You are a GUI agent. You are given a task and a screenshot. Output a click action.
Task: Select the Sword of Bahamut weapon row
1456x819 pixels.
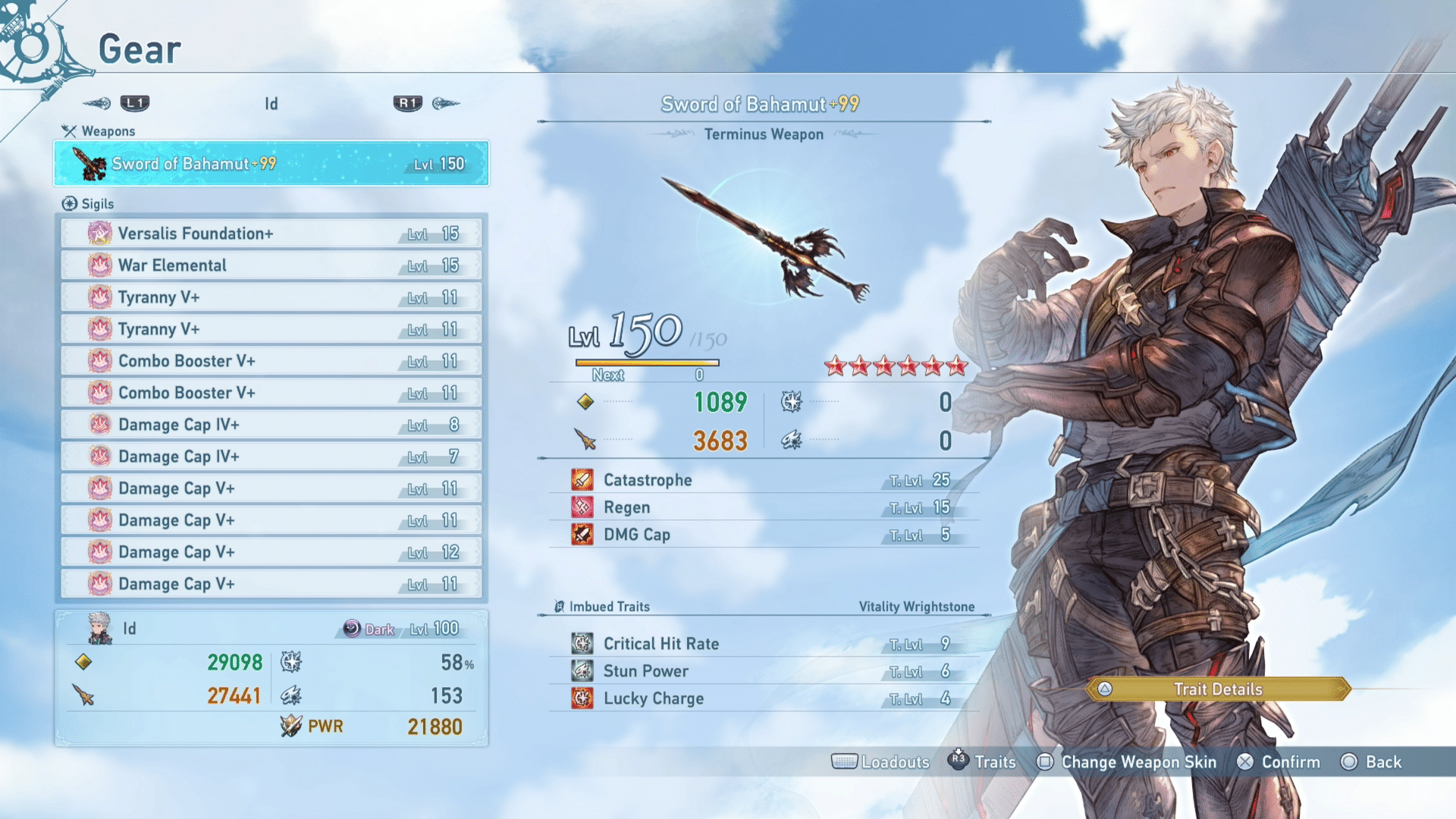click(x=271, y=163)
